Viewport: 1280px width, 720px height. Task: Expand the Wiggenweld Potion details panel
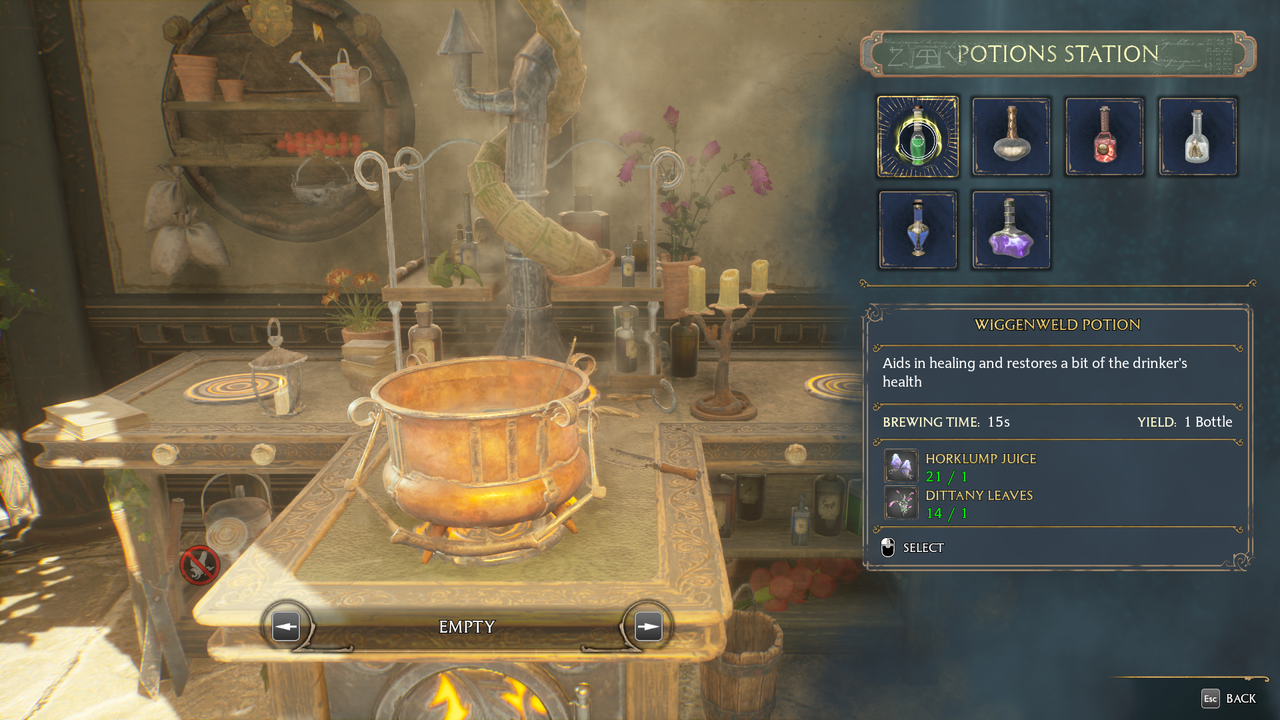[x=1057, y=324]
